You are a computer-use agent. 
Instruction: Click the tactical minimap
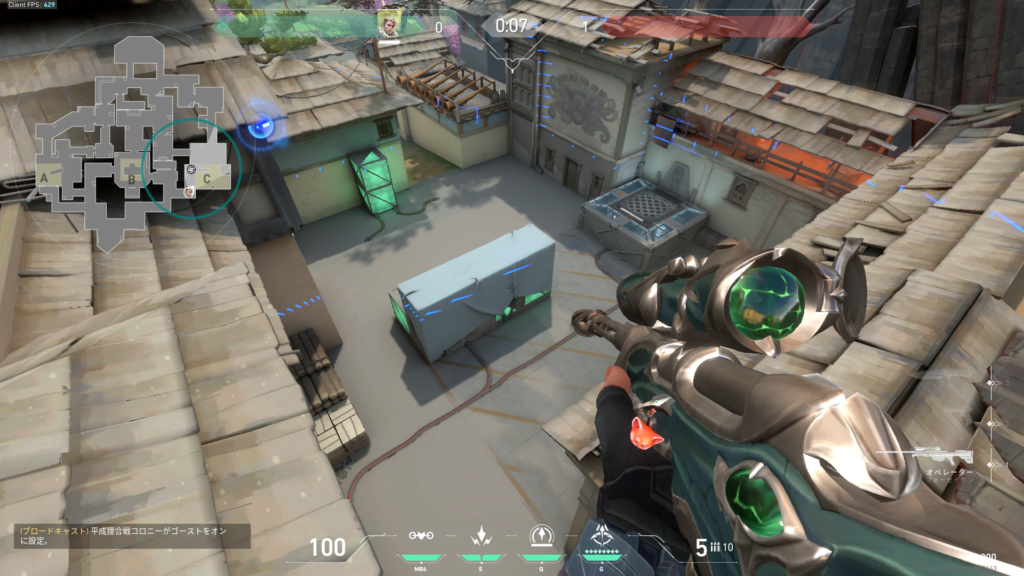(x=128, y=142)
